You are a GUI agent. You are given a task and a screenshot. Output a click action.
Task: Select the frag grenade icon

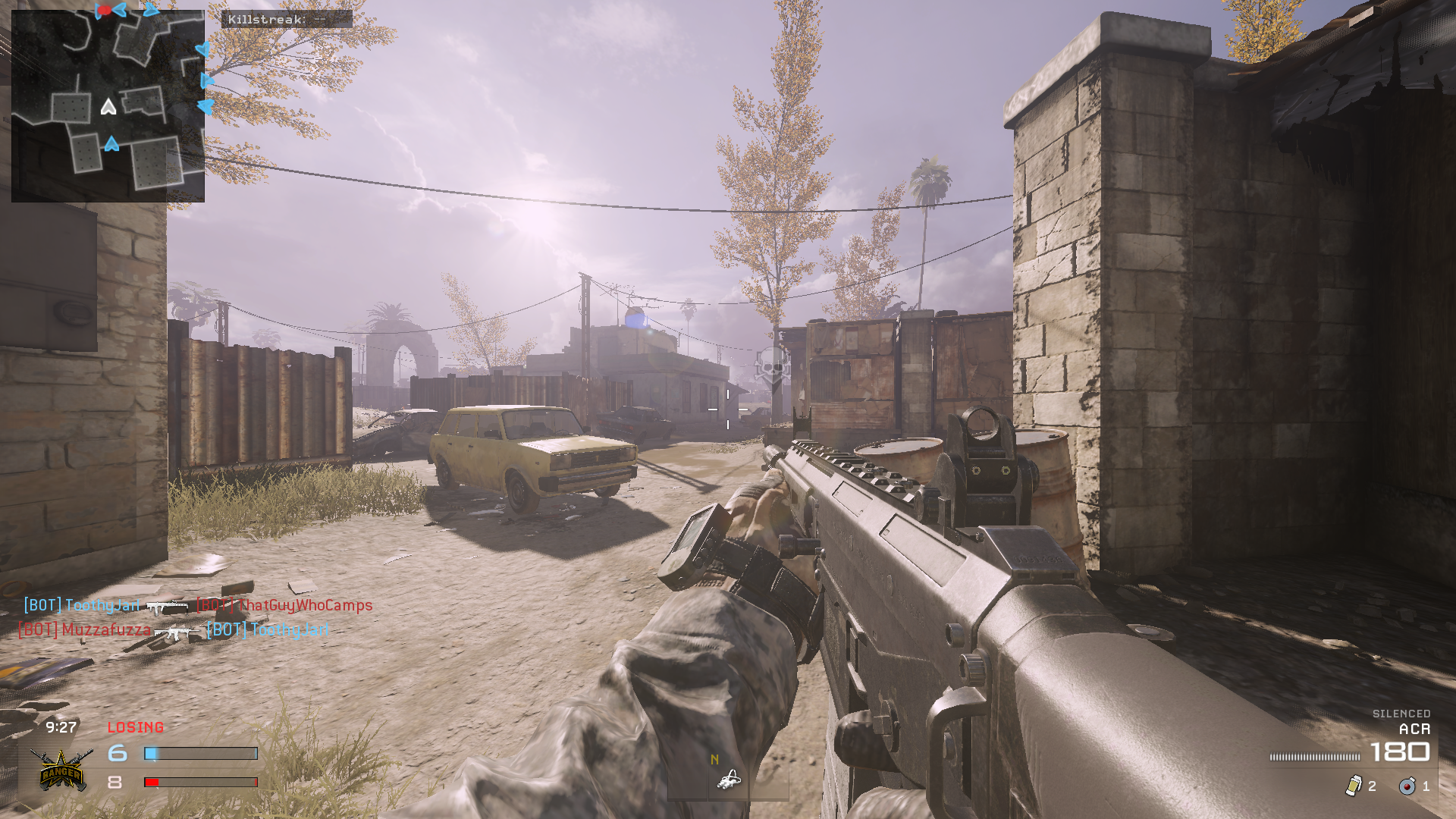click(1407, 787)
